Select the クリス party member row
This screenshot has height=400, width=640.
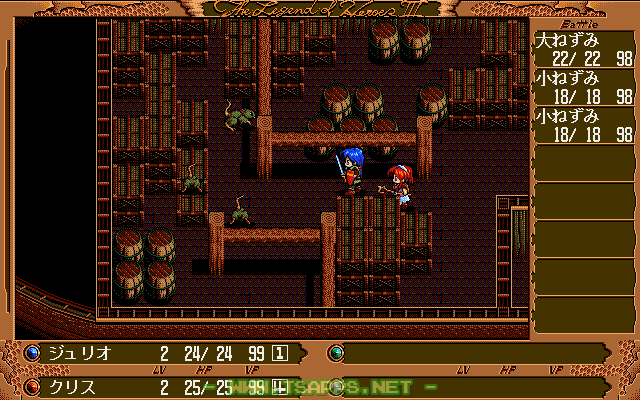[160, 385]
